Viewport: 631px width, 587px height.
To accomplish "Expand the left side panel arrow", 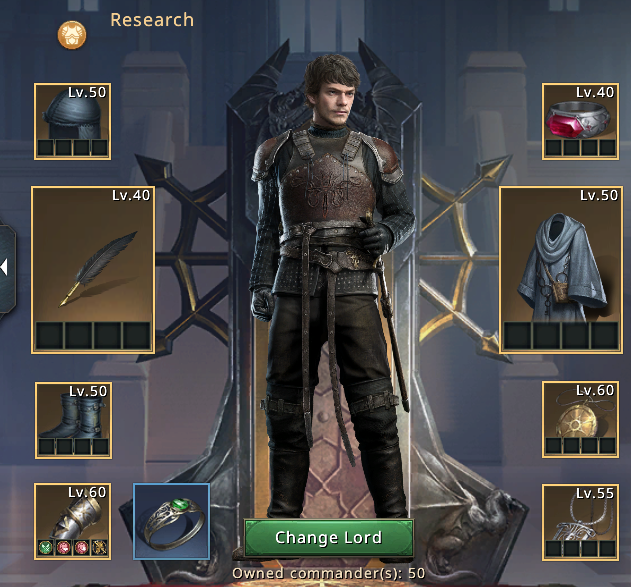I will (x=5, y=267).
